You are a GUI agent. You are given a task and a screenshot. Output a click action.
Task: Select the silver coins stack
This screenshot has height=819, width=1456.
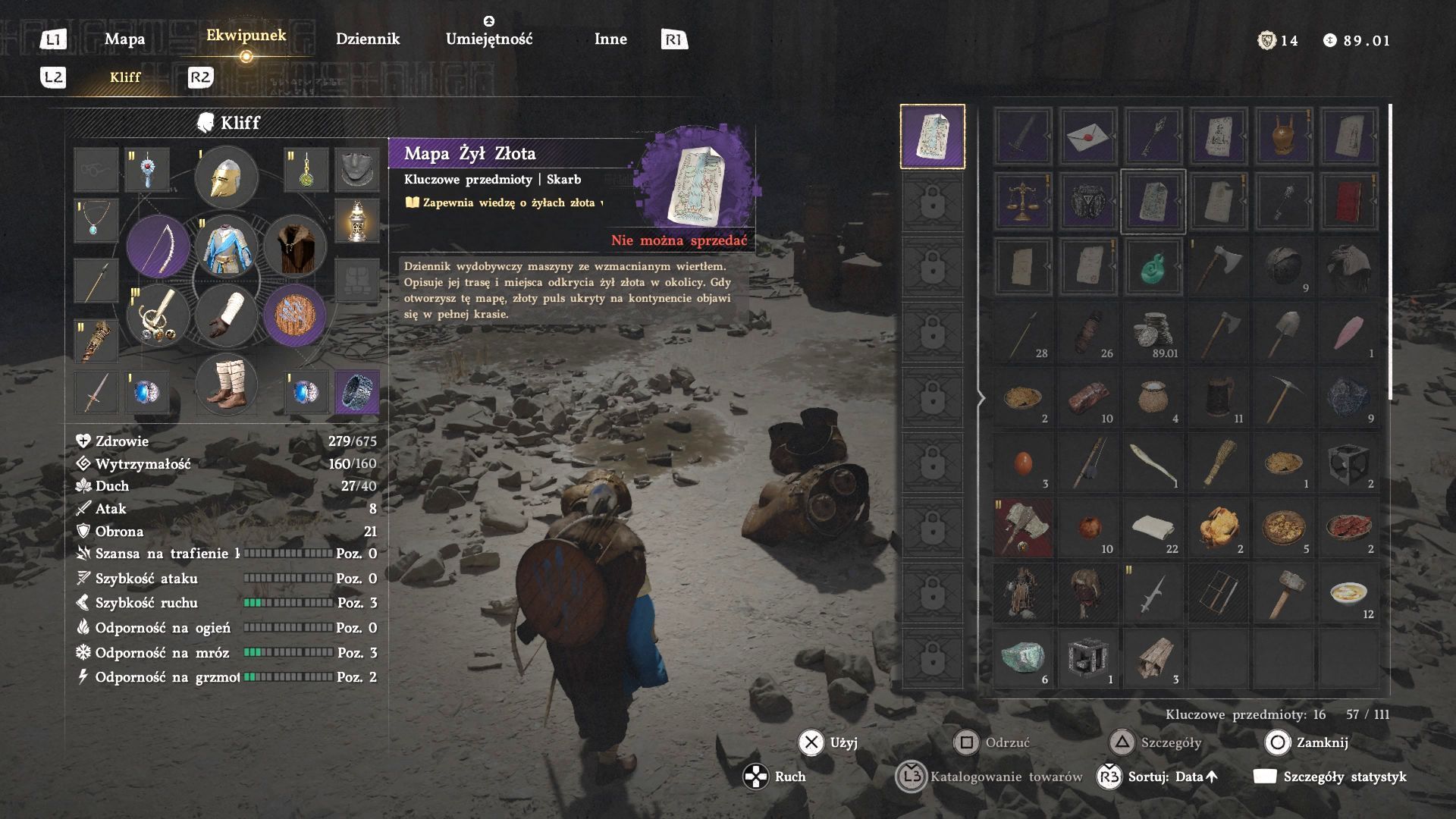click(1153, 332)
